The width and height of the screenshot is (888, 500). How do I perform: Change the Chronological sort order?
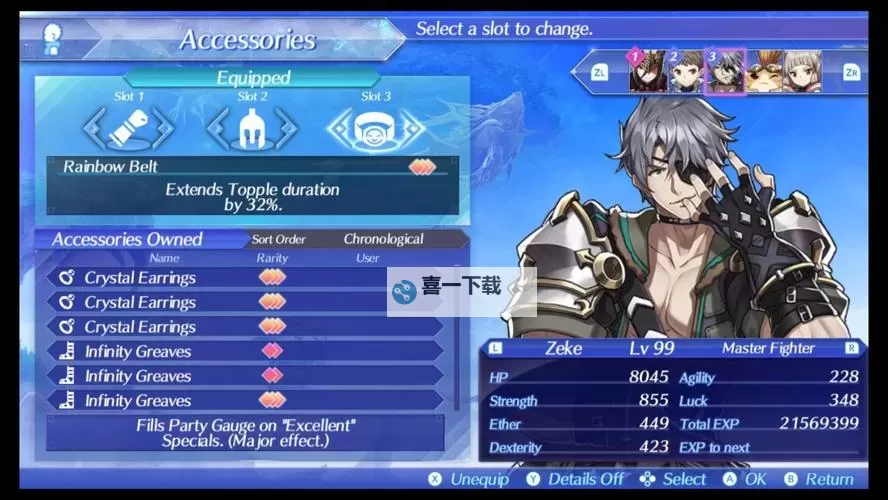(383, 240)
